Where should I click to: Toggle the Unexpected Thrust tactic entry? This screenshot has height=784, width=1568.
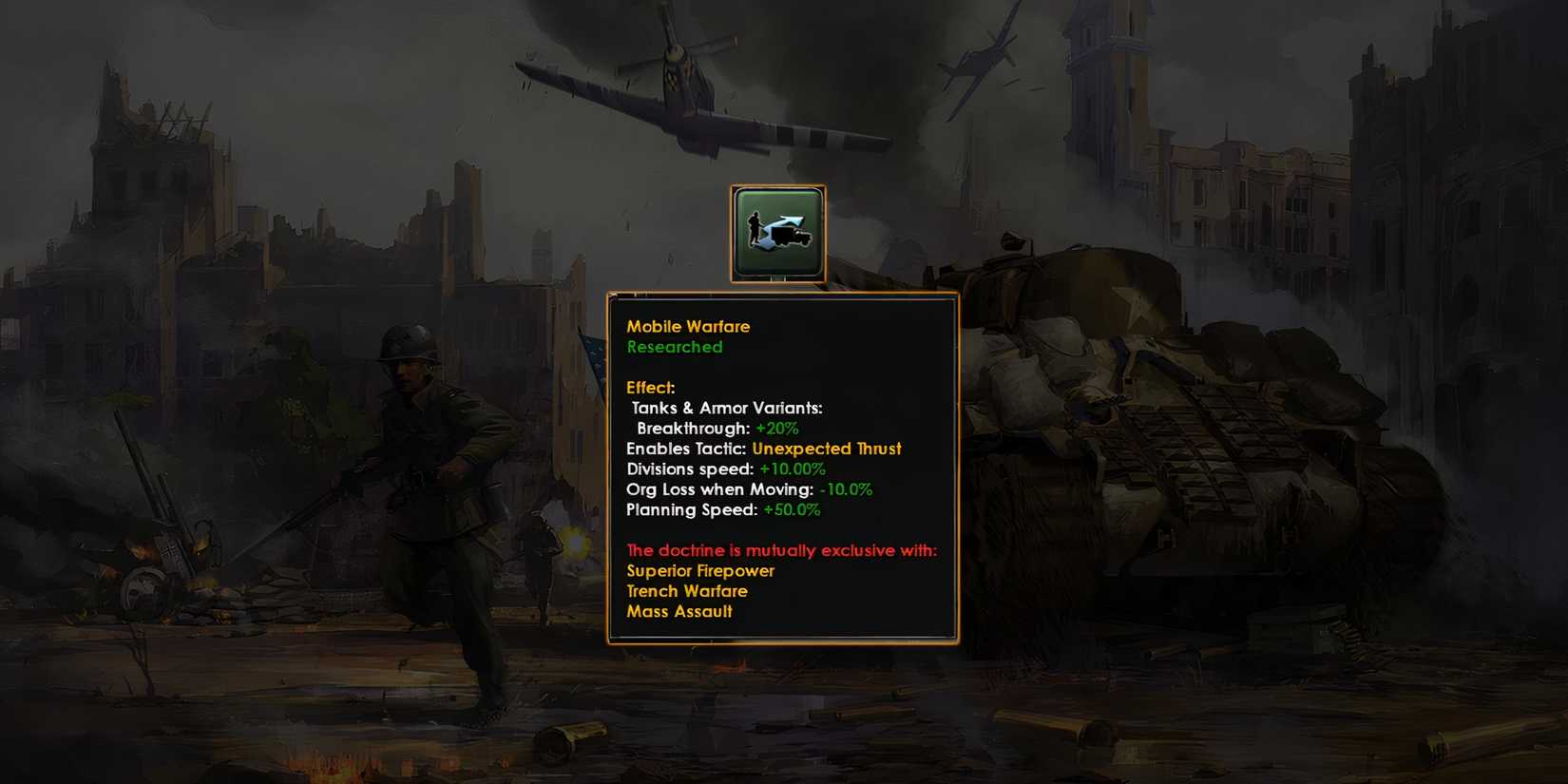click(x=826, y=449)
